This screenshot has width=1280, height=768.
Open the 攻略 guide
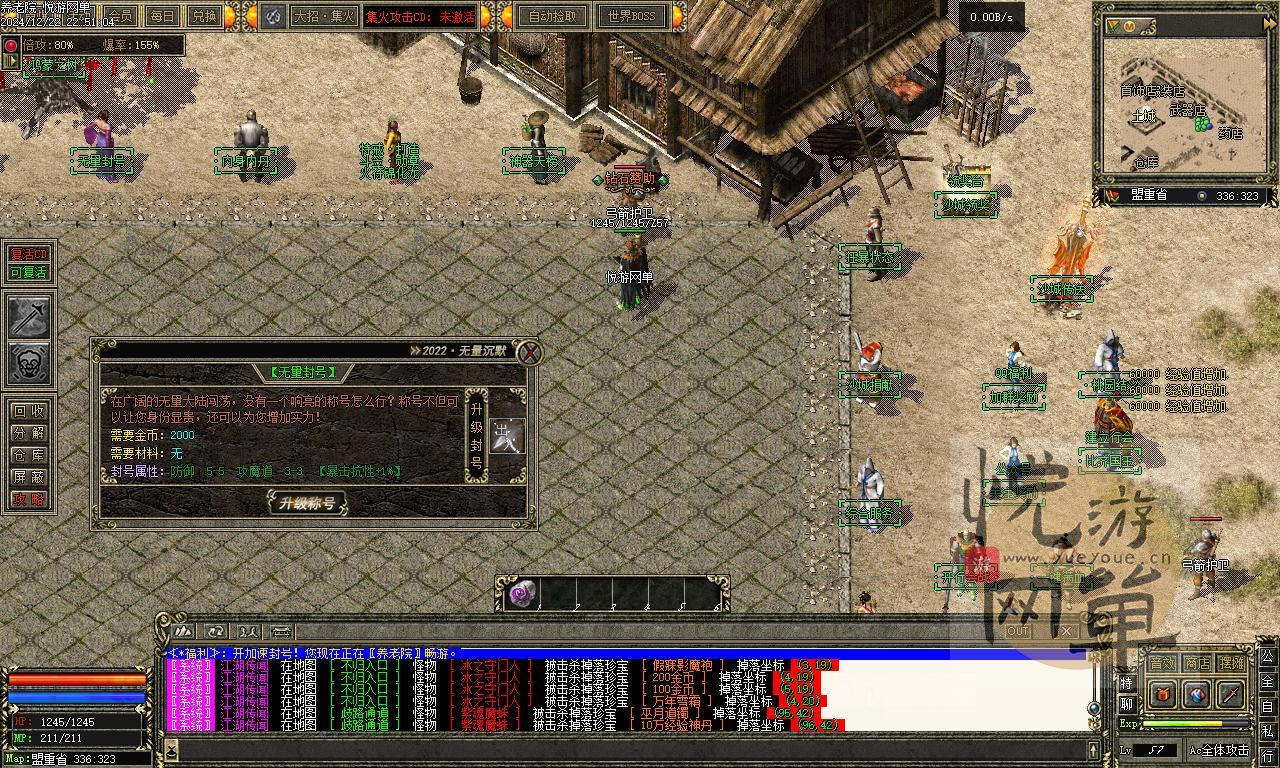point(28,499)
